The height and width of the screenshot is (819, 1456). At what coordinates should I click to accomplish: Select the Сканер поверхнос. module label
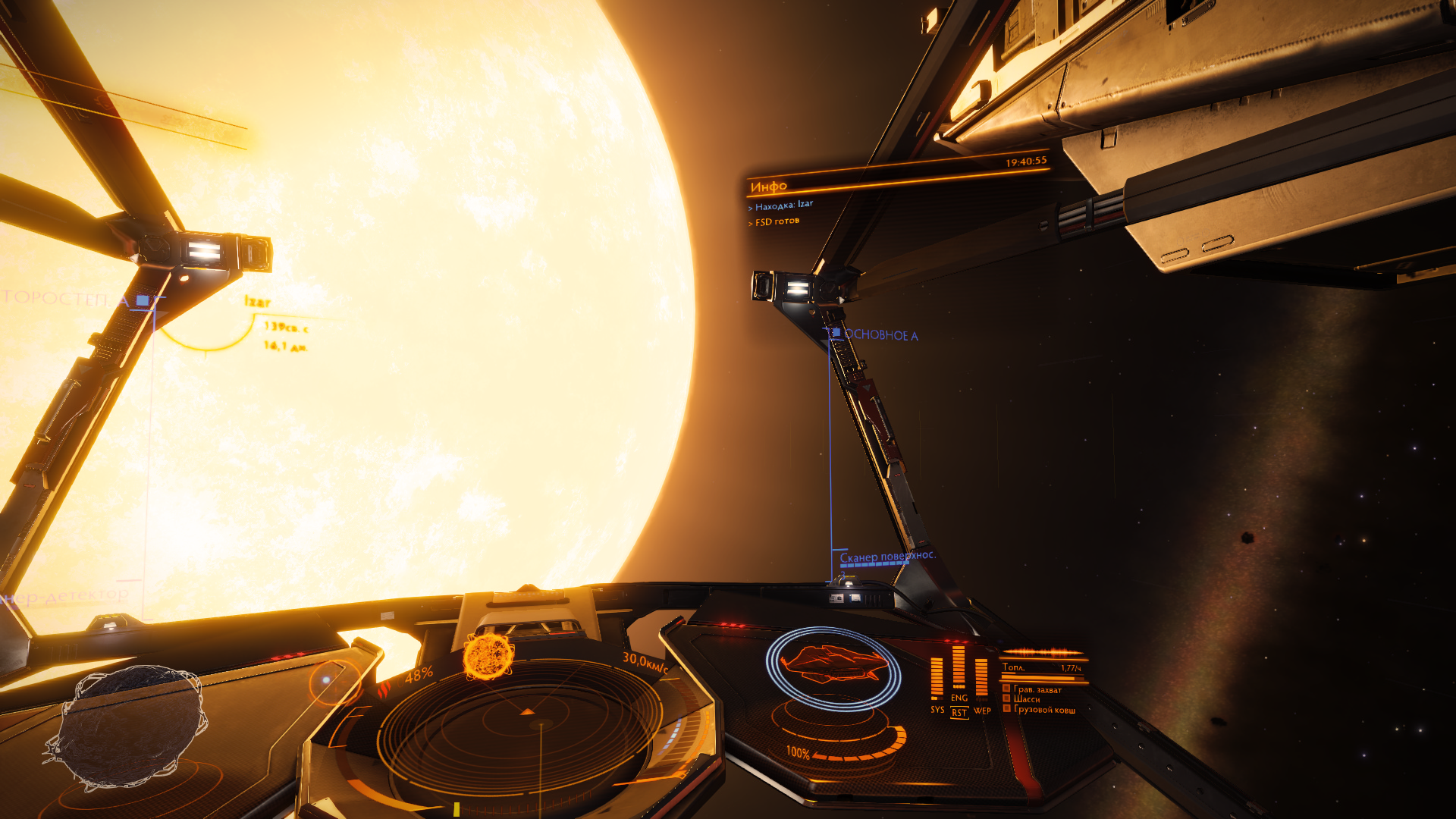coord(886,557)
